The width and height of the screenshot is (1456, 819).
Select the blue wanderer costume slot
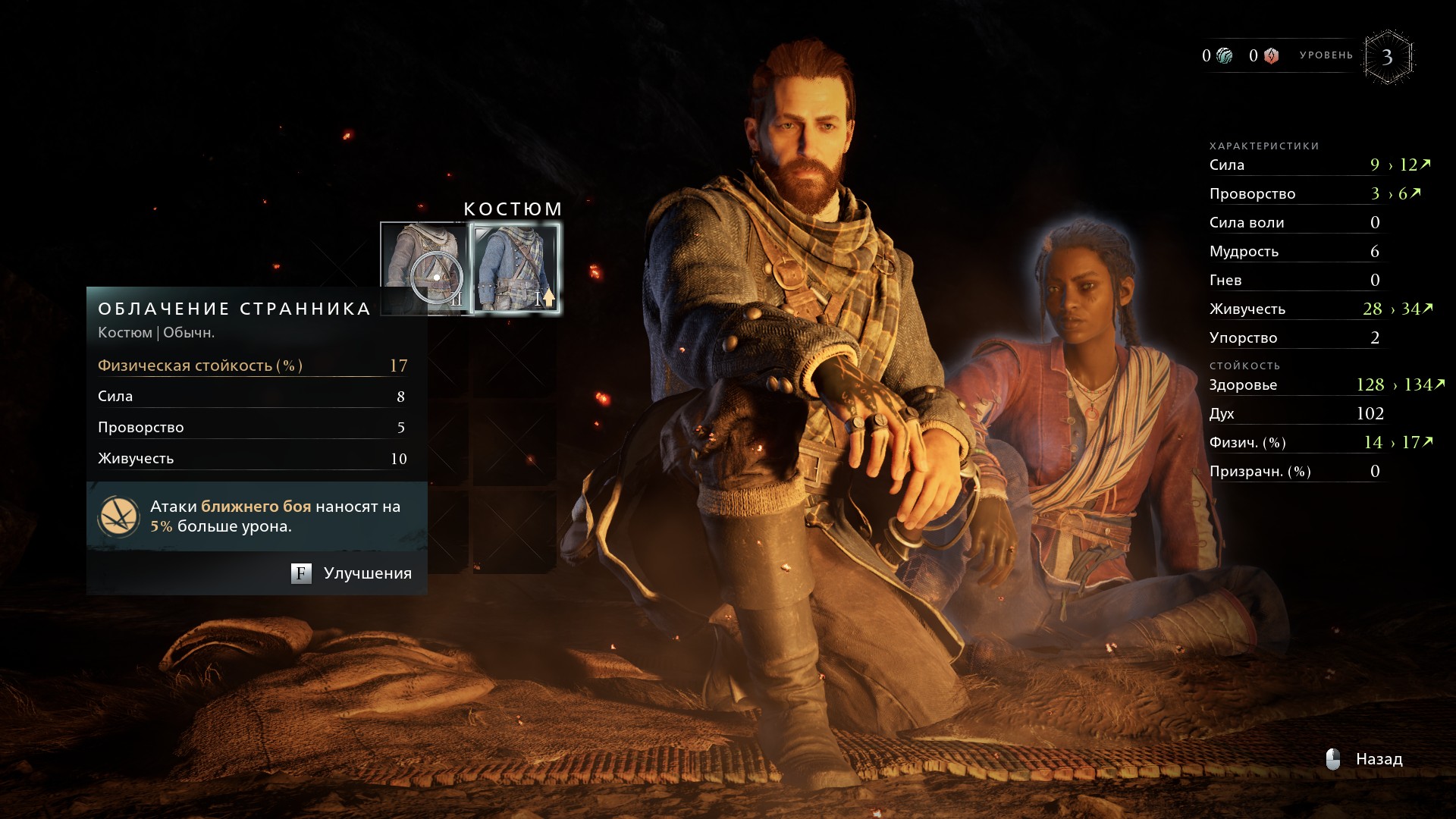click(515, 268)
